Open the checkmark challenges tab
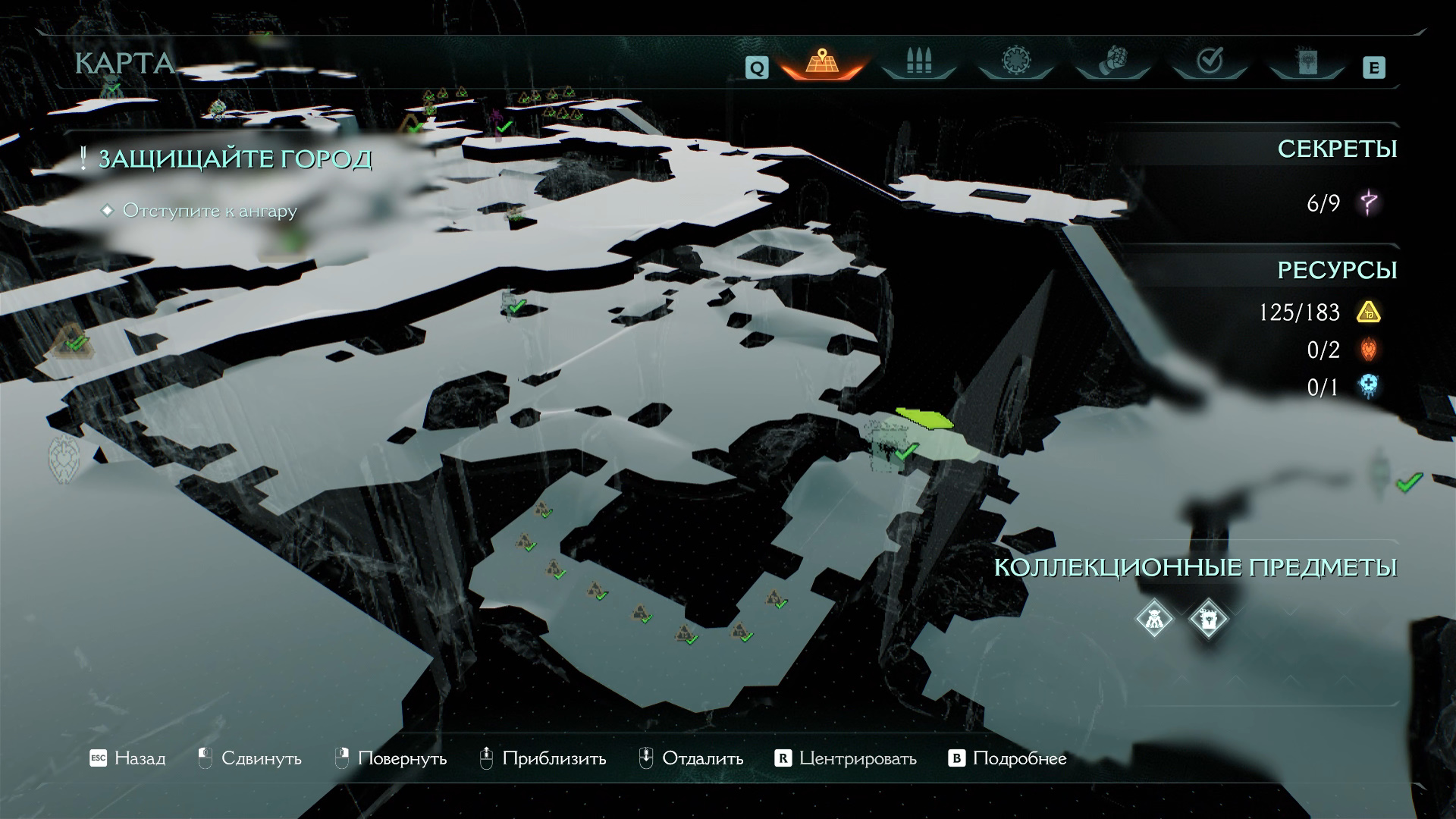The width and height of the screenshot is (1456, 819). tap(1210, 62)
